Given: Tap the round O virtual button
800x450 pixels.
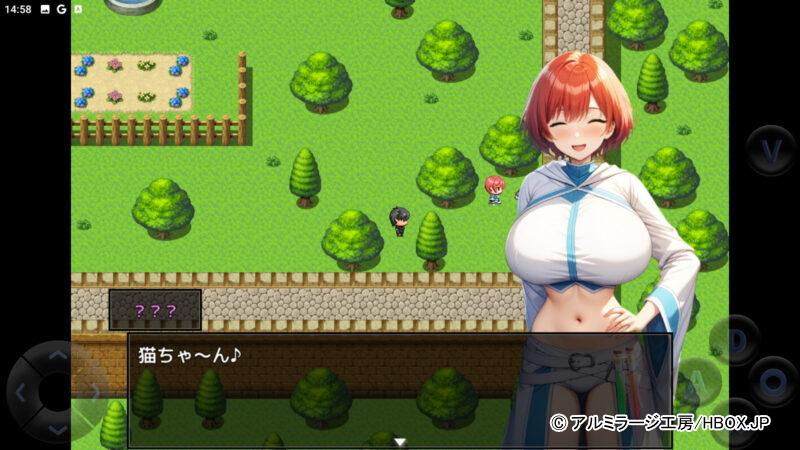Looking at the screenshot, I should 773,380.
